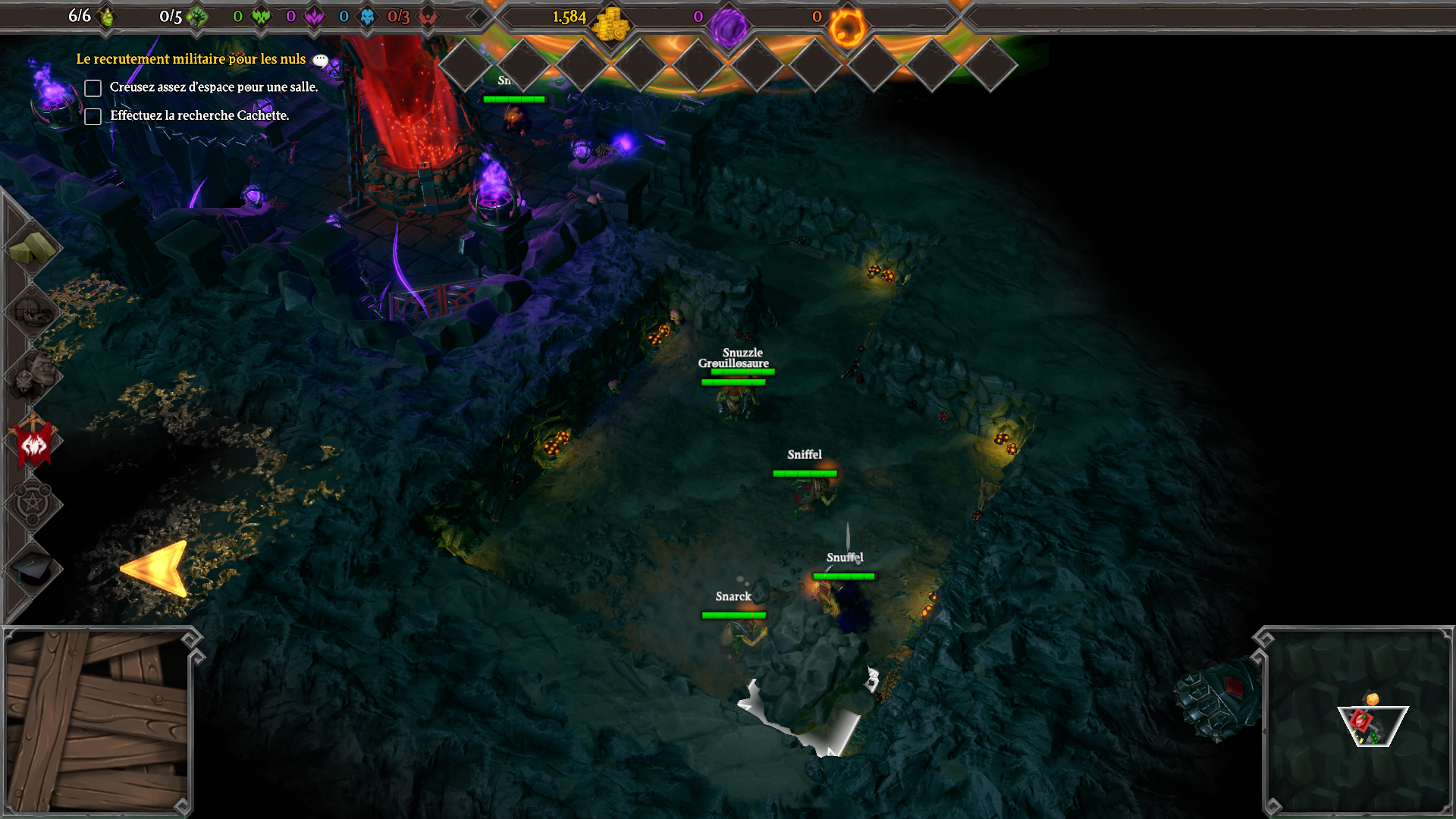The image size is (1456, 819).
Task: Select the traps and barrels tab
Action: (x=32, y=311)
